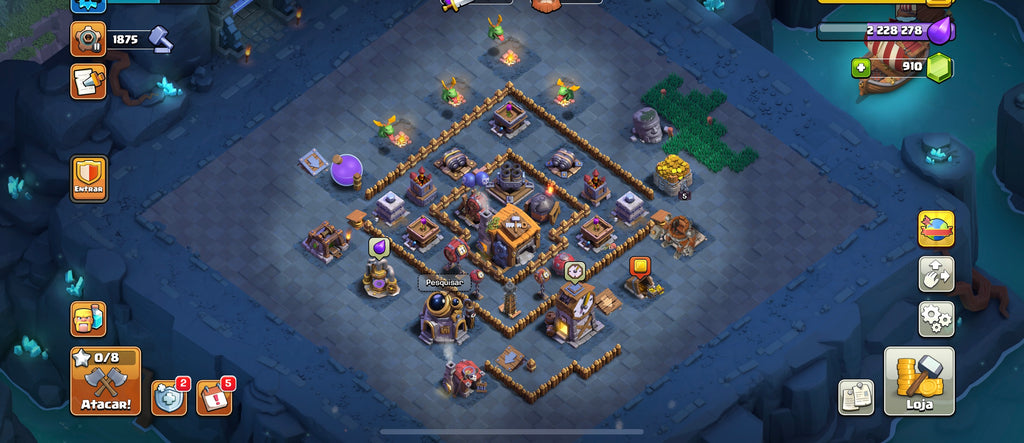Open the layout editor arrows button

coord(936,274)
